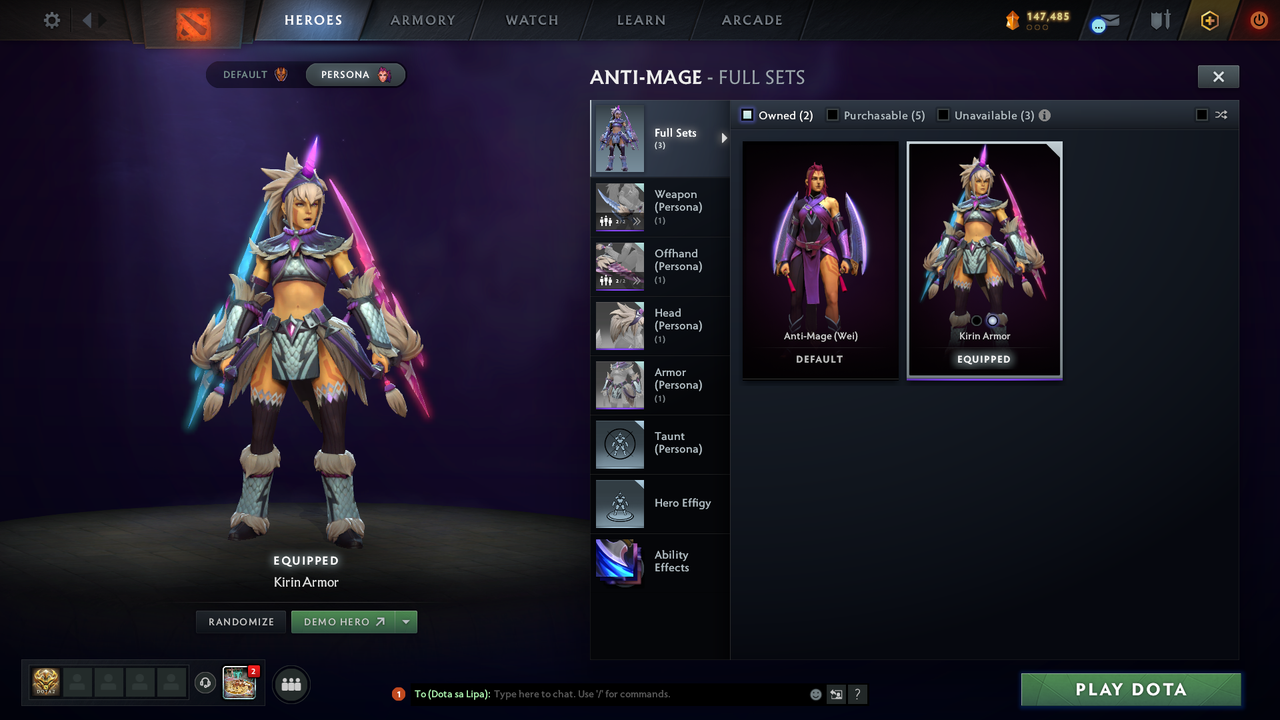Toggle the Unavailable (3) filter checkbox
This screenshot has width=1280, height=720.
tap(941, 115)
